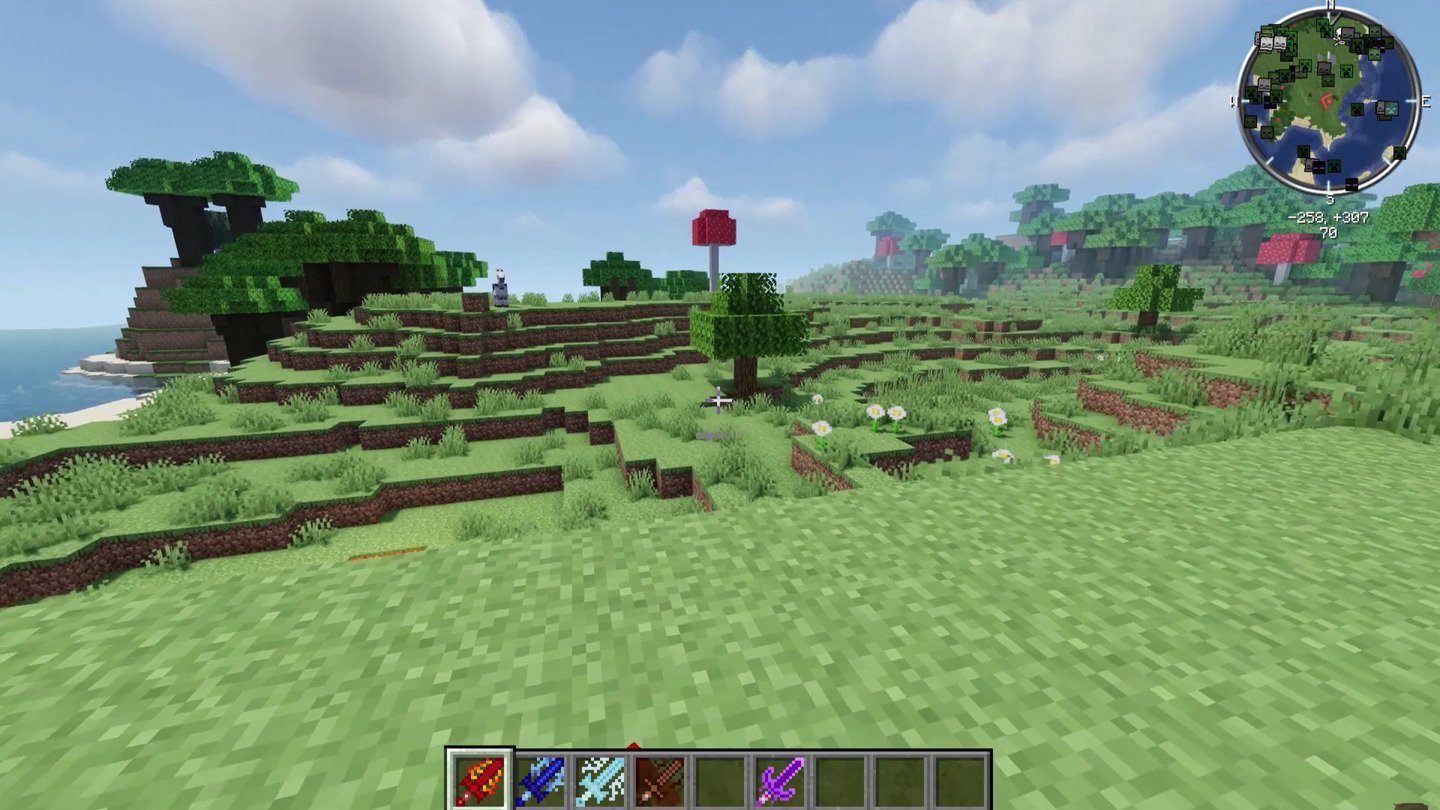The height and width of the screenshot is (810, 1440).
Task: Click the red player arrow on minimap
Action: tap(1328, 100)
